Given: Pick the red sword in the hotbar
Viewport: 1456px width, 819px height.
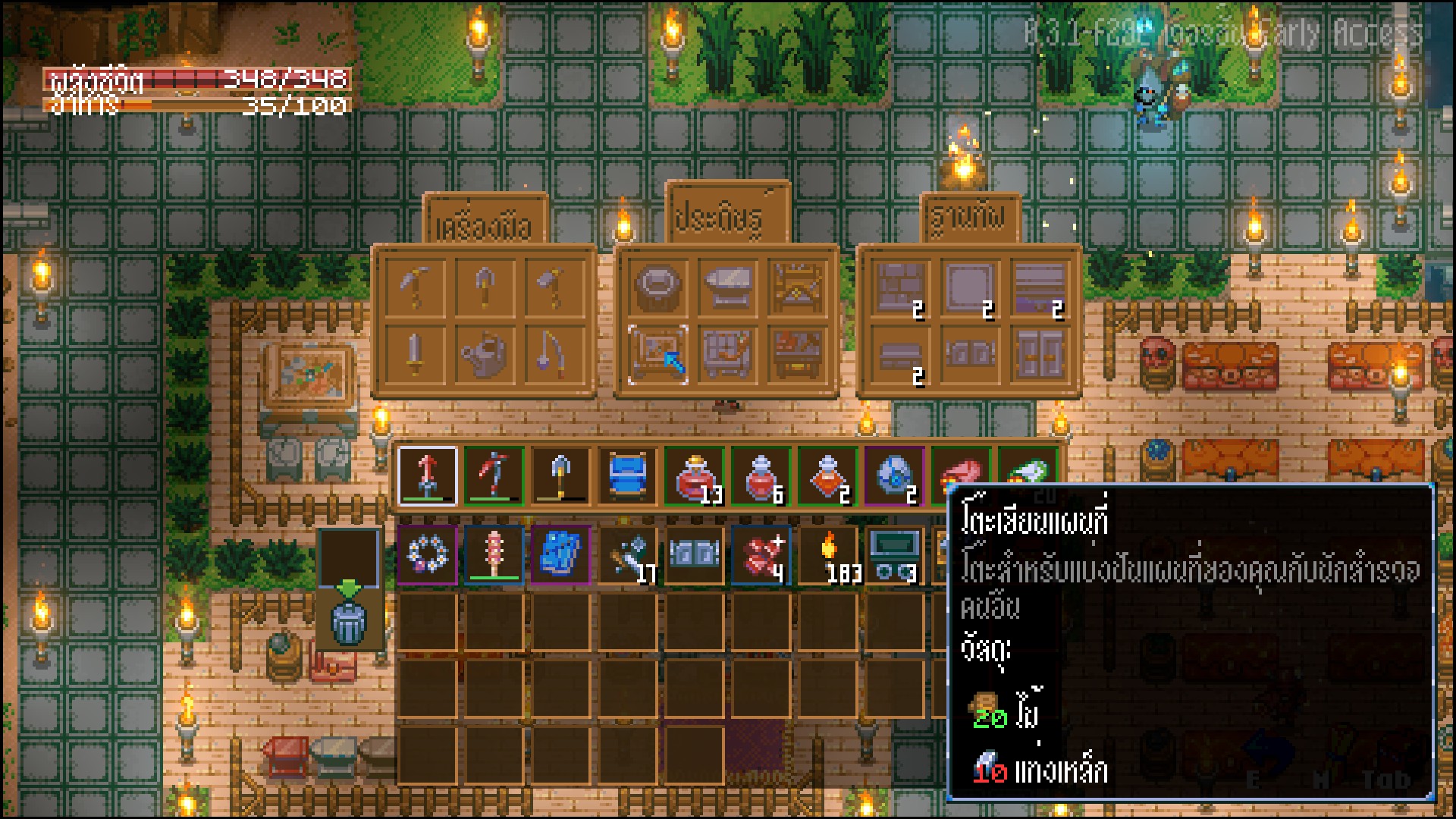Looking at the screenshot, I should (427, 476).
